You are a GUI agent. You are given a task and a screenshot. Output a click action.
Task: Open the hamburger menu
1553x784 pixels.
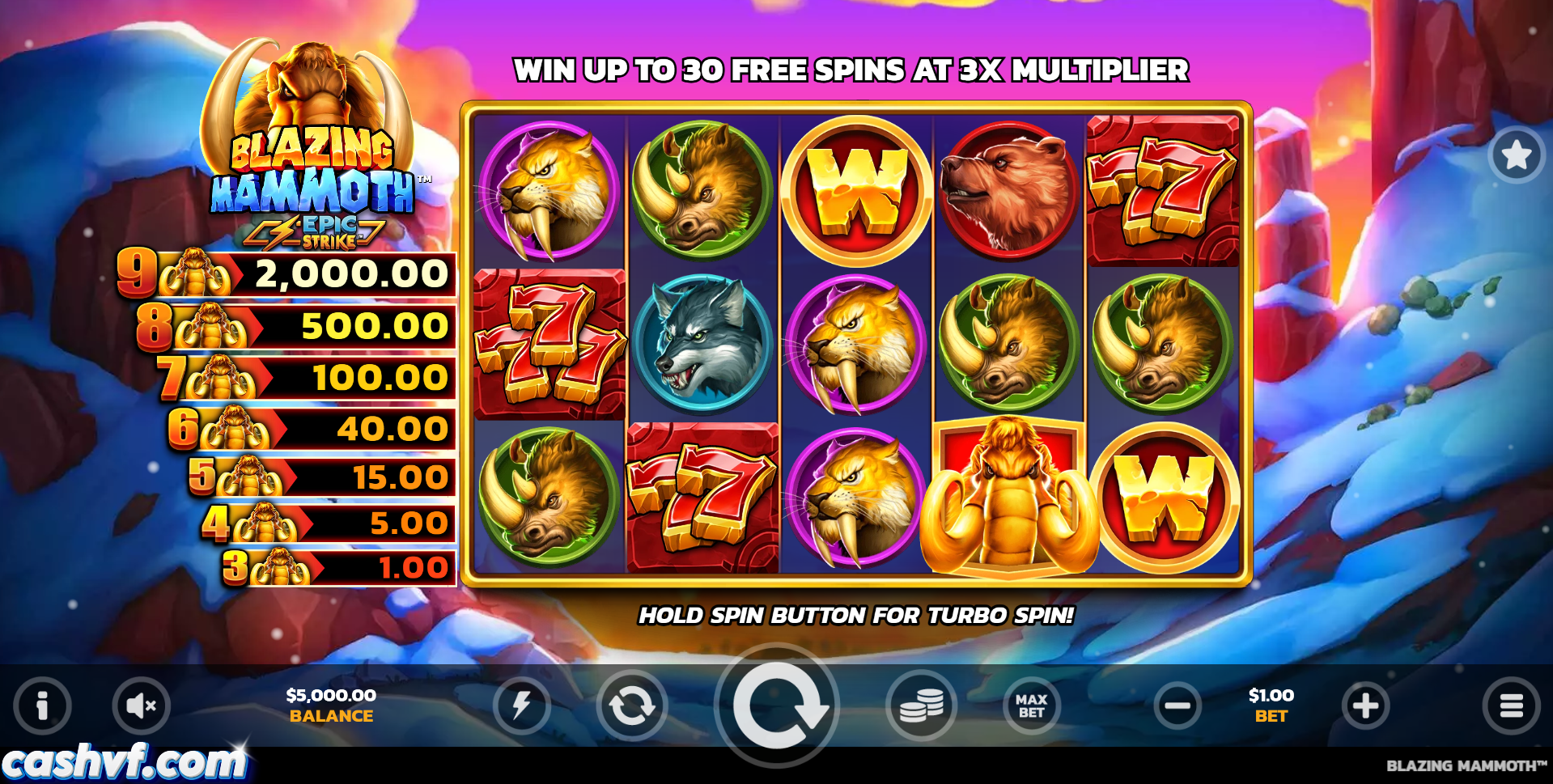click(x=1511, y=706)
